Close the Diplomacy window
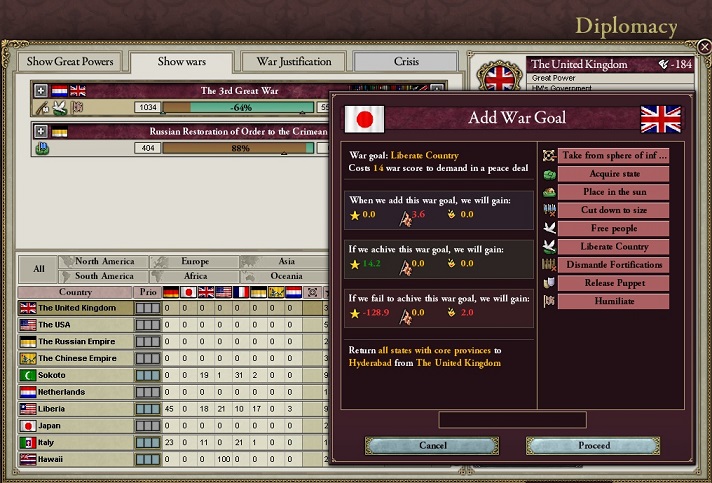The image size is (712, 483). click(704, 47)
